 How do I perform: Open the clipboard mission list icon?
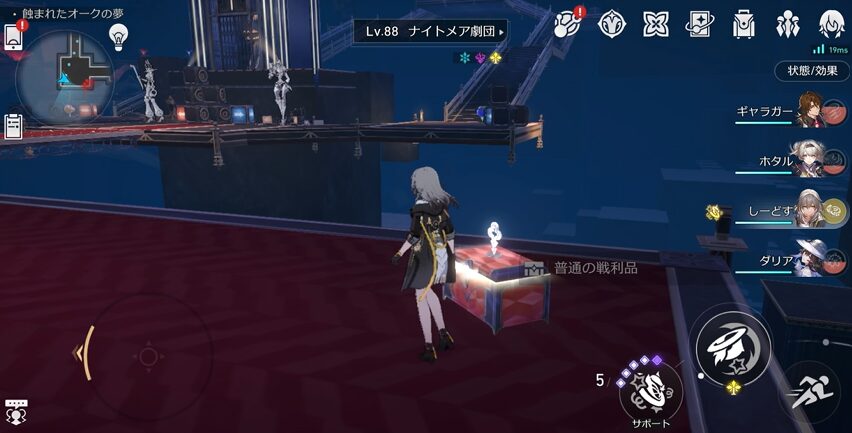(14, 125)
